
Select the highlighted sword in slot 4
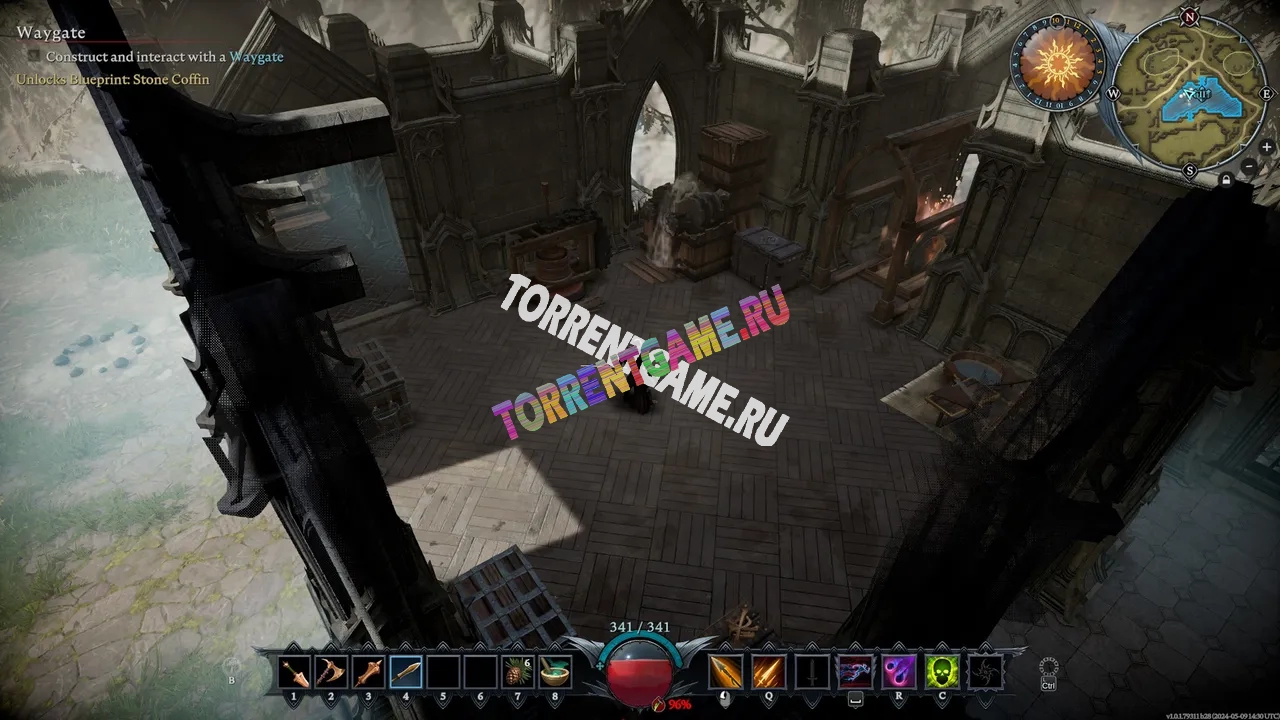[x=406, y=672]
